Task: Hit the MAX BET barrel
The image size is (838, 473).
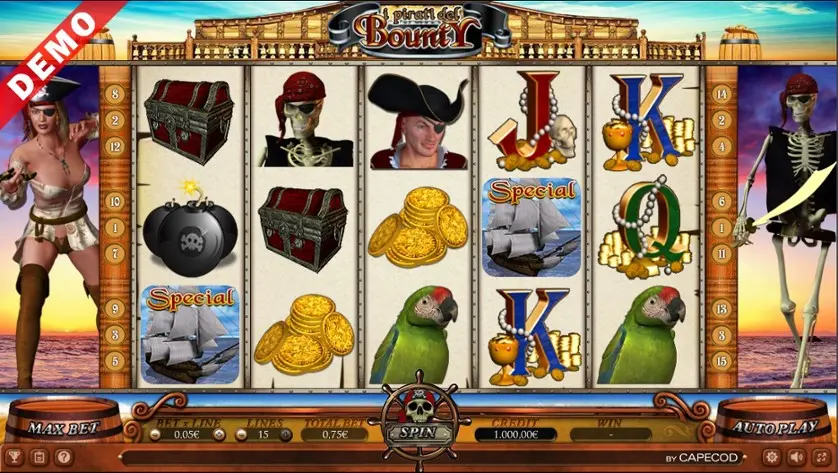Action: pos(60,428)
